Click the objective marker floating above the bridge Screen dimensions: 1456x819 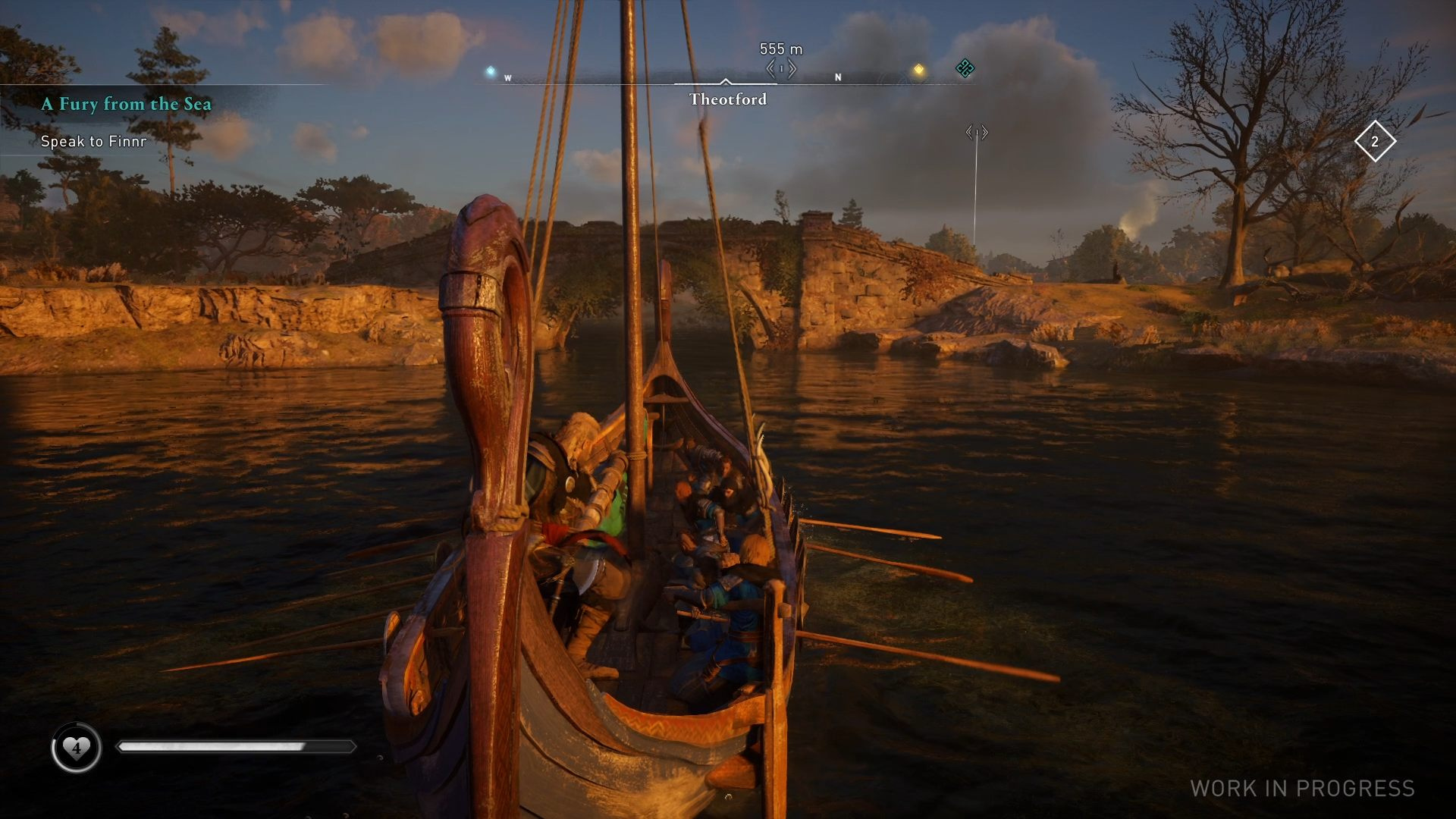pyautogui.click(x=977, y=133)
